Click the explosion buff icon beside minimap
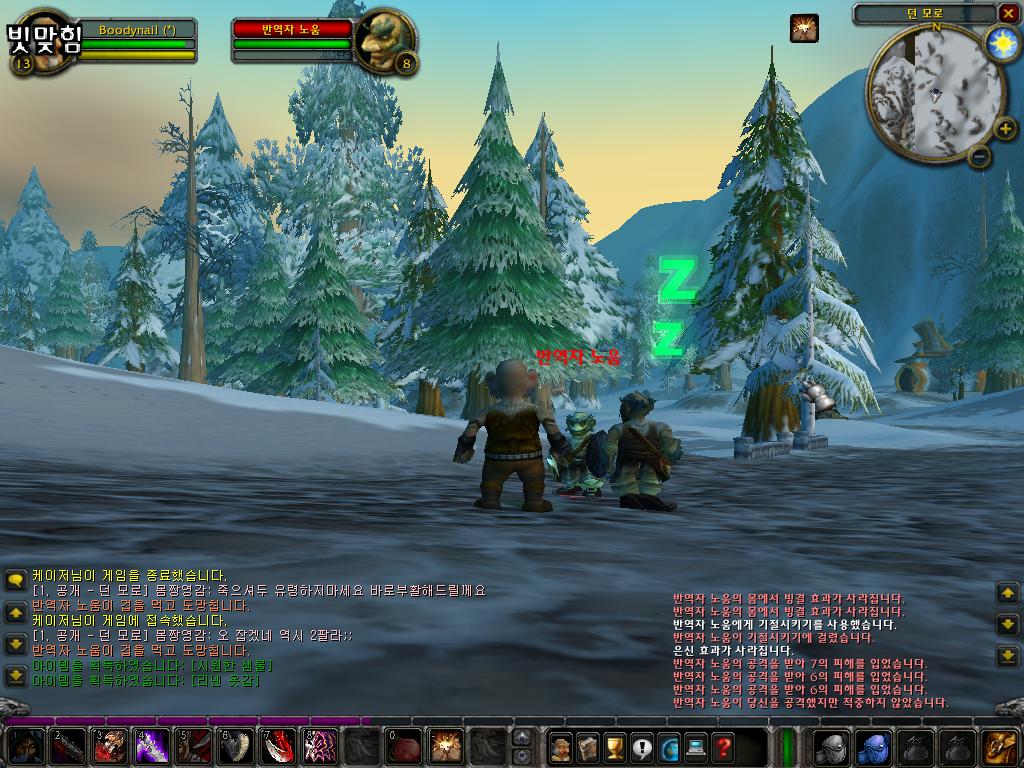This screenshot has height=768, width=1024. [804, 28]
